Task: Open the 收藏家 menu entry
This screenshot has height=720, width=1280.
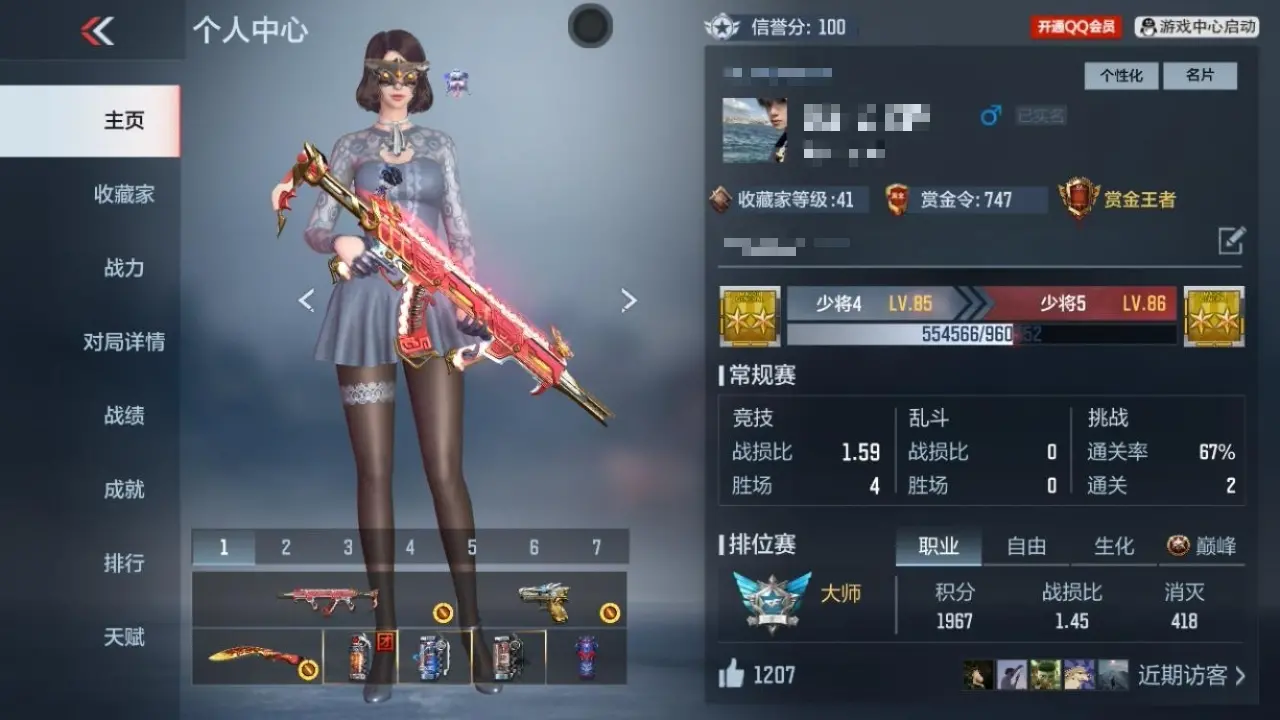Action: point(124,194)
